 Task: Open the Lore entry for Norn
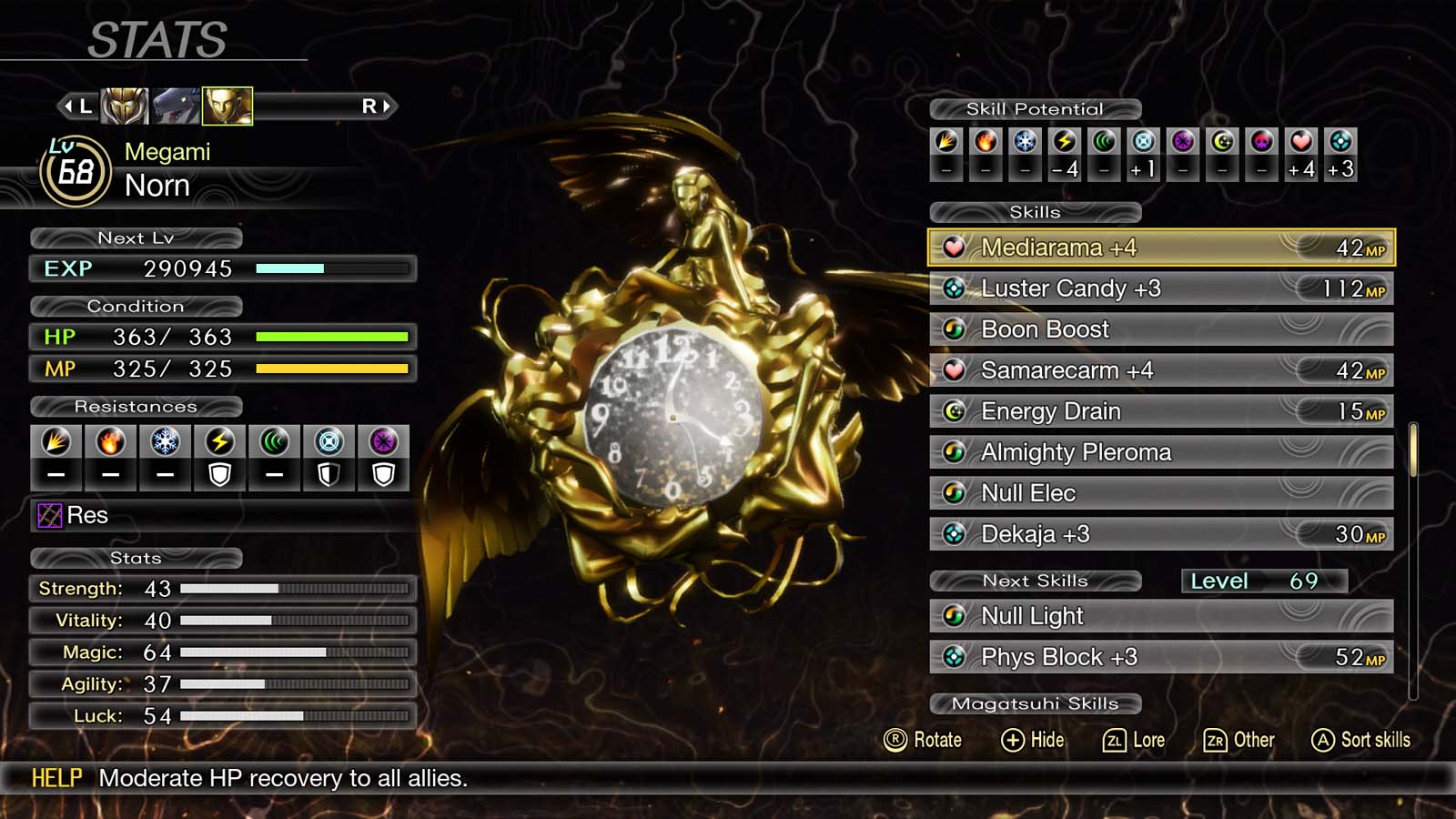coord(1136,740)
